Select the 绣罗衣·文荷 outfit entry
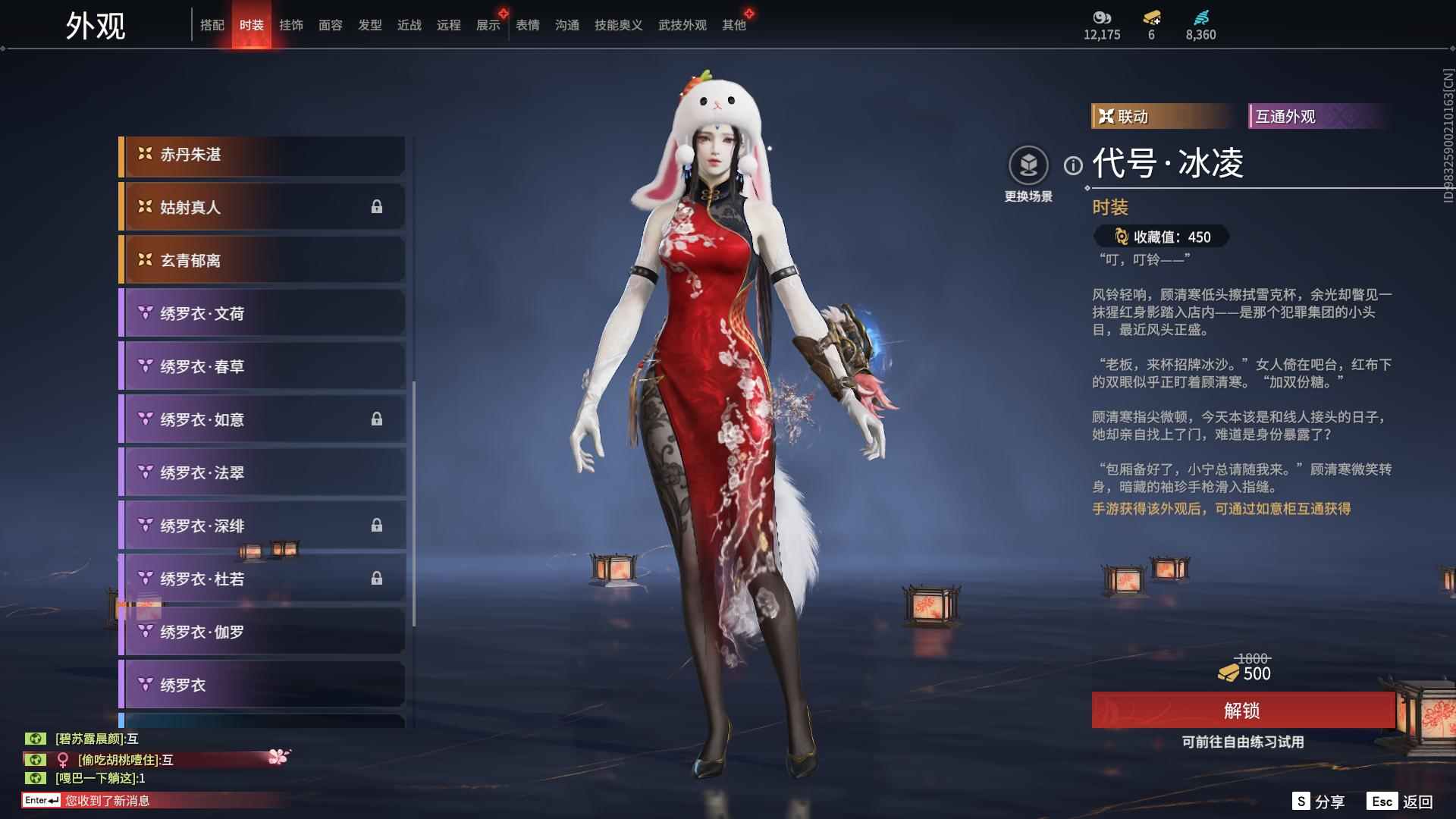The height and width of the screenshot is (819, 1456). click(262, 313)
